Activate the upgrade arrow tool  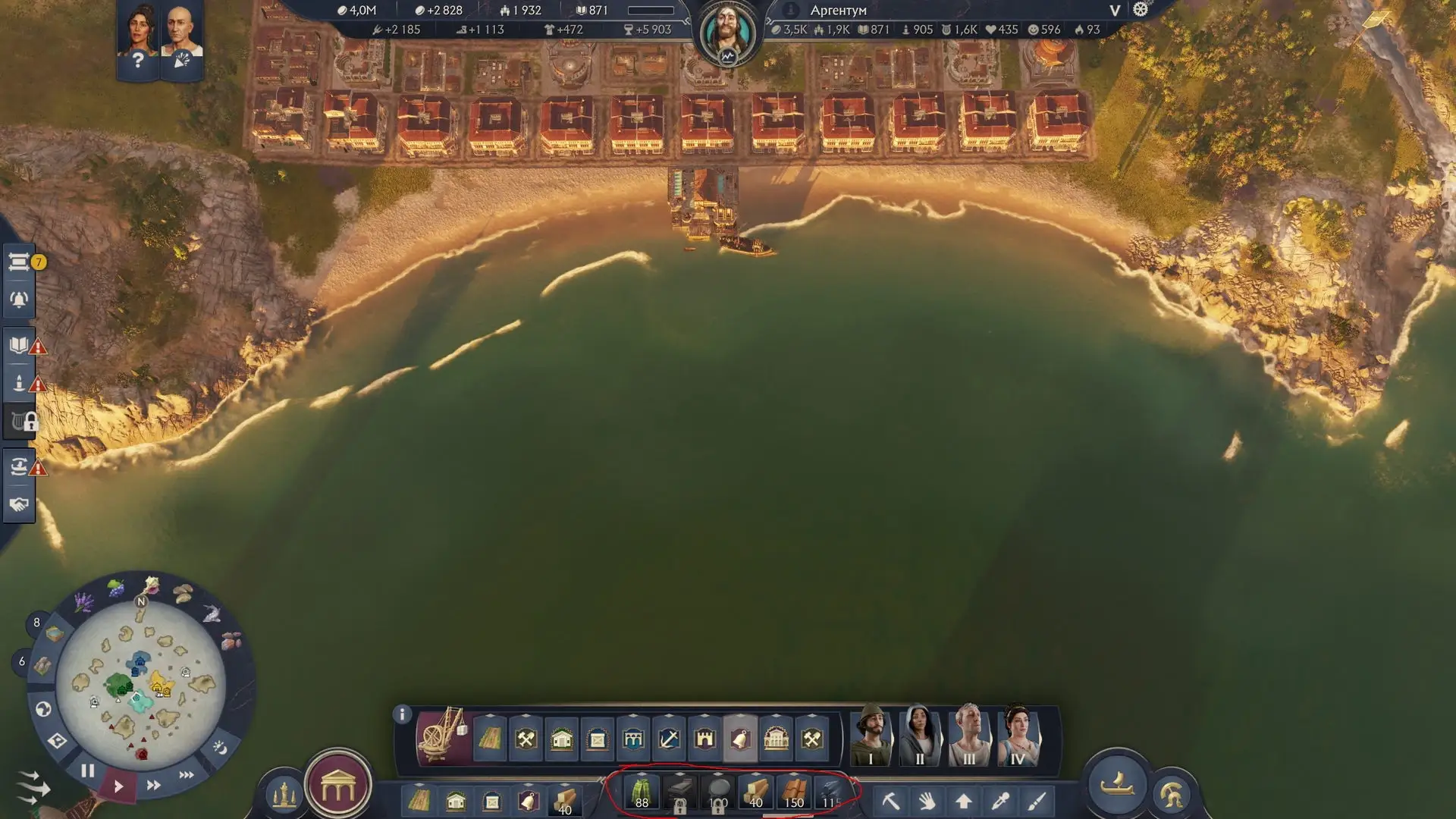963,801
